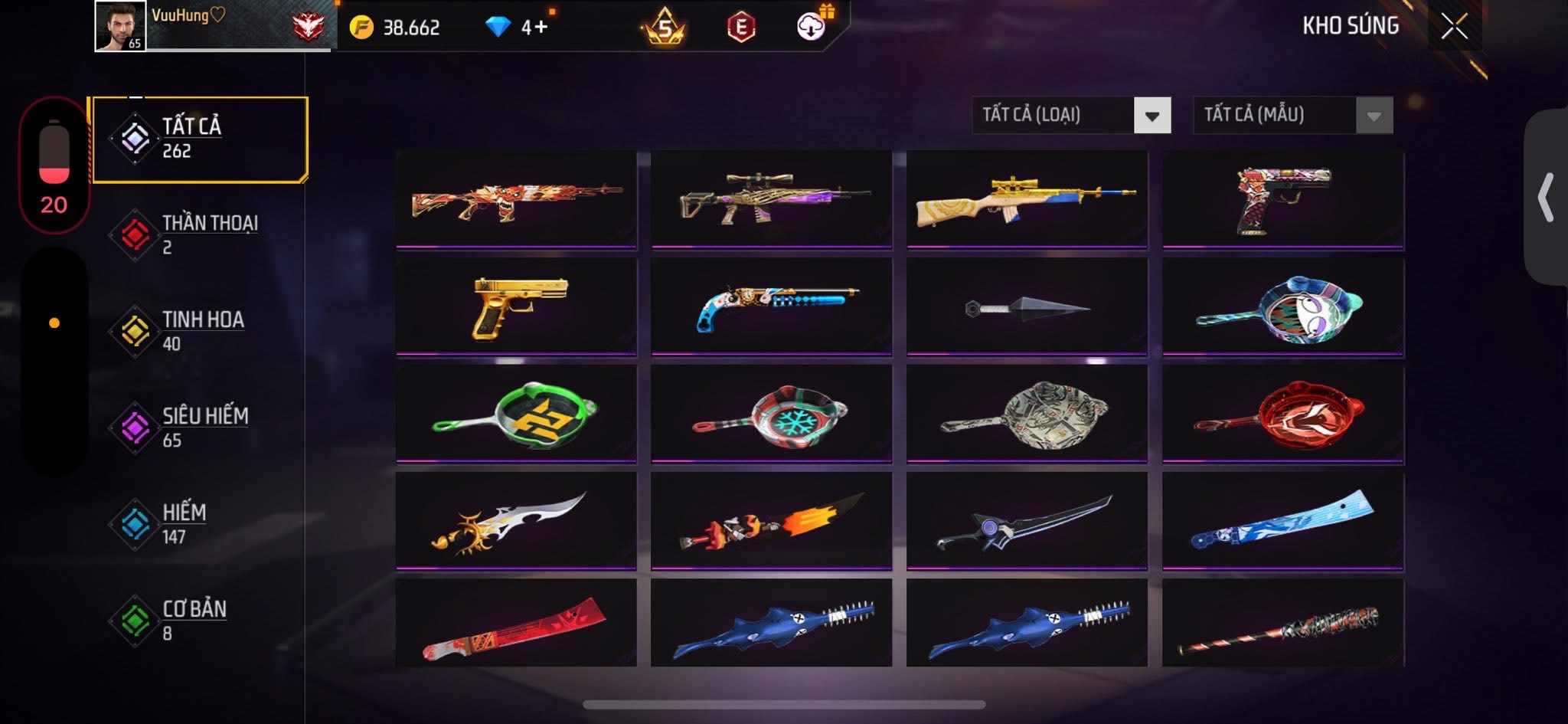This screenshot has height=724, width=1568.
Task: Select the Tất Cả category tab
Action: 199,139
